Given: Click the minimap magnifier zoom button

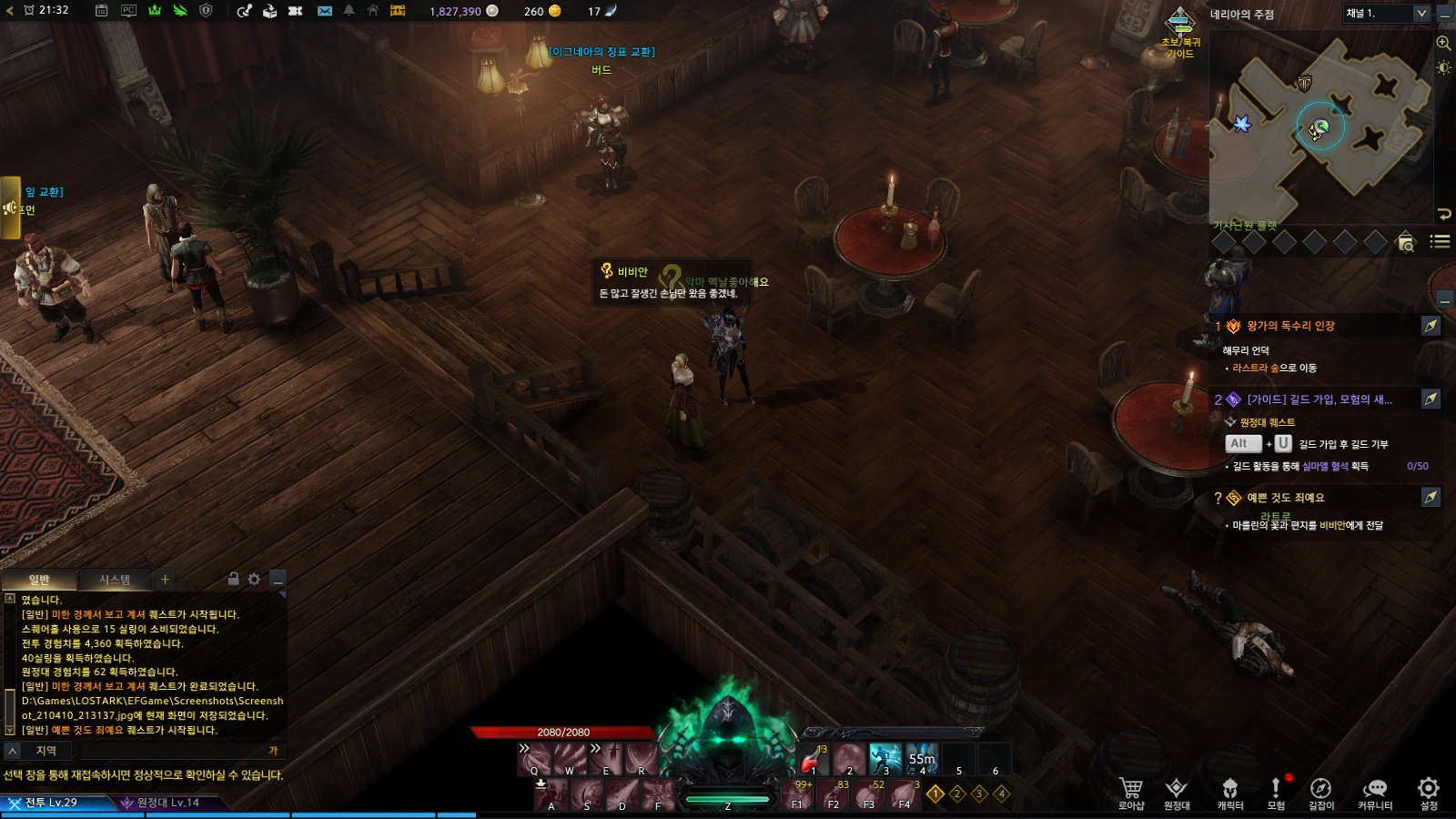Looking at the screenshot, I should [1443, 43].
